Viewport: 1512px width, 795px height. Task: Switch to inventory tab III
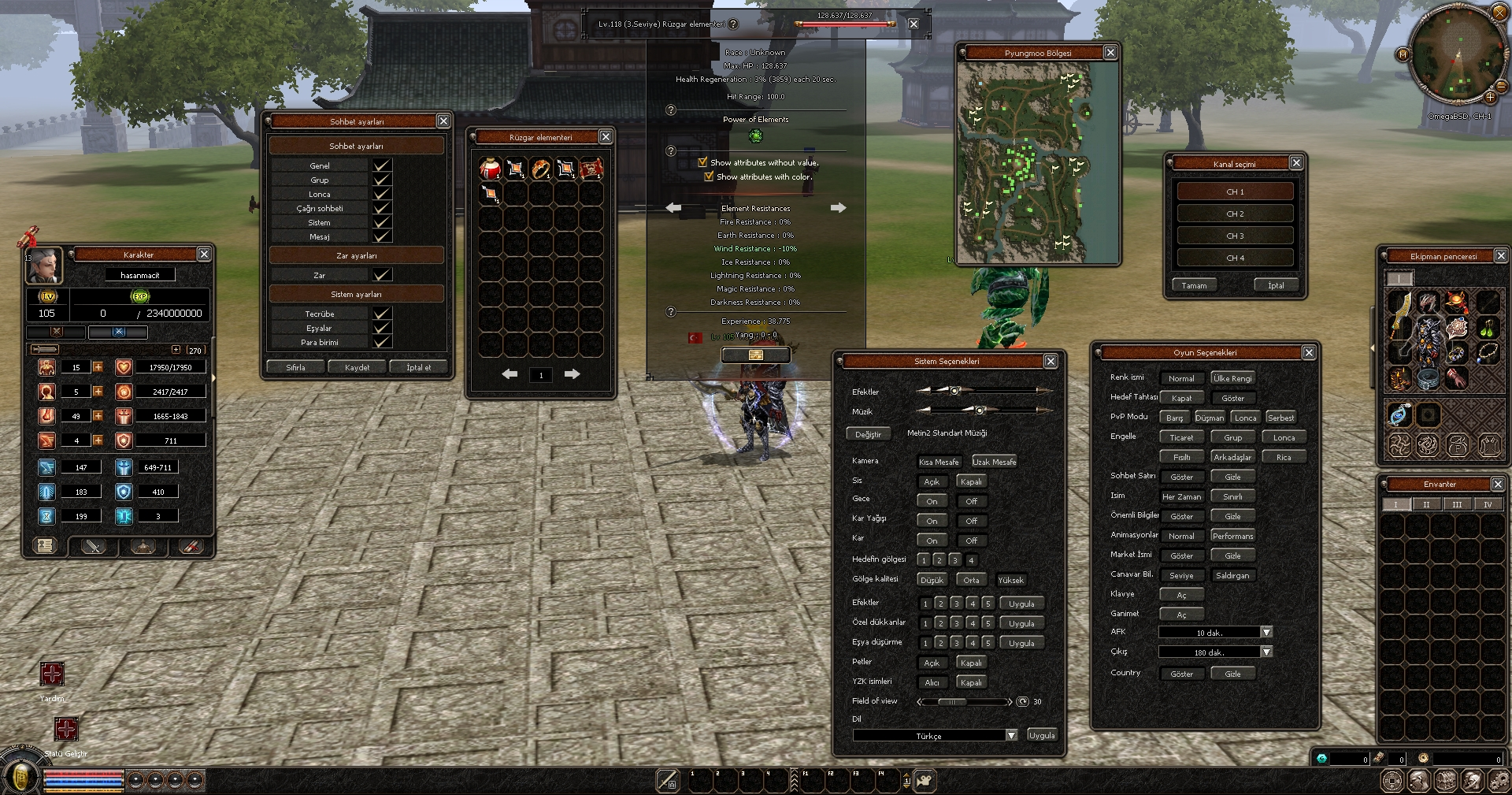(1457, 504)
